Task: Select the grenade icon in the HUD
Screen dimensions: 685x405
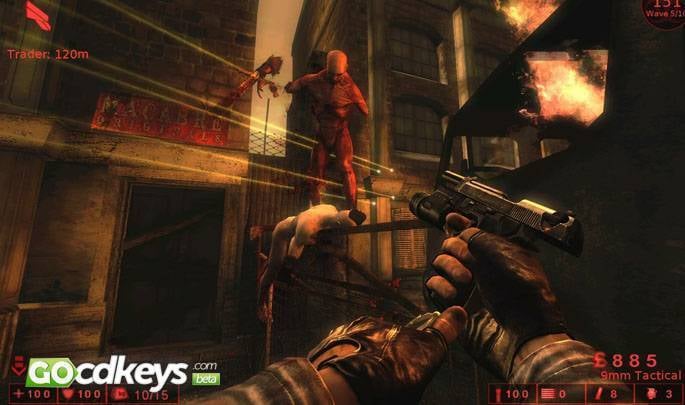Action: tap(652, 393)
